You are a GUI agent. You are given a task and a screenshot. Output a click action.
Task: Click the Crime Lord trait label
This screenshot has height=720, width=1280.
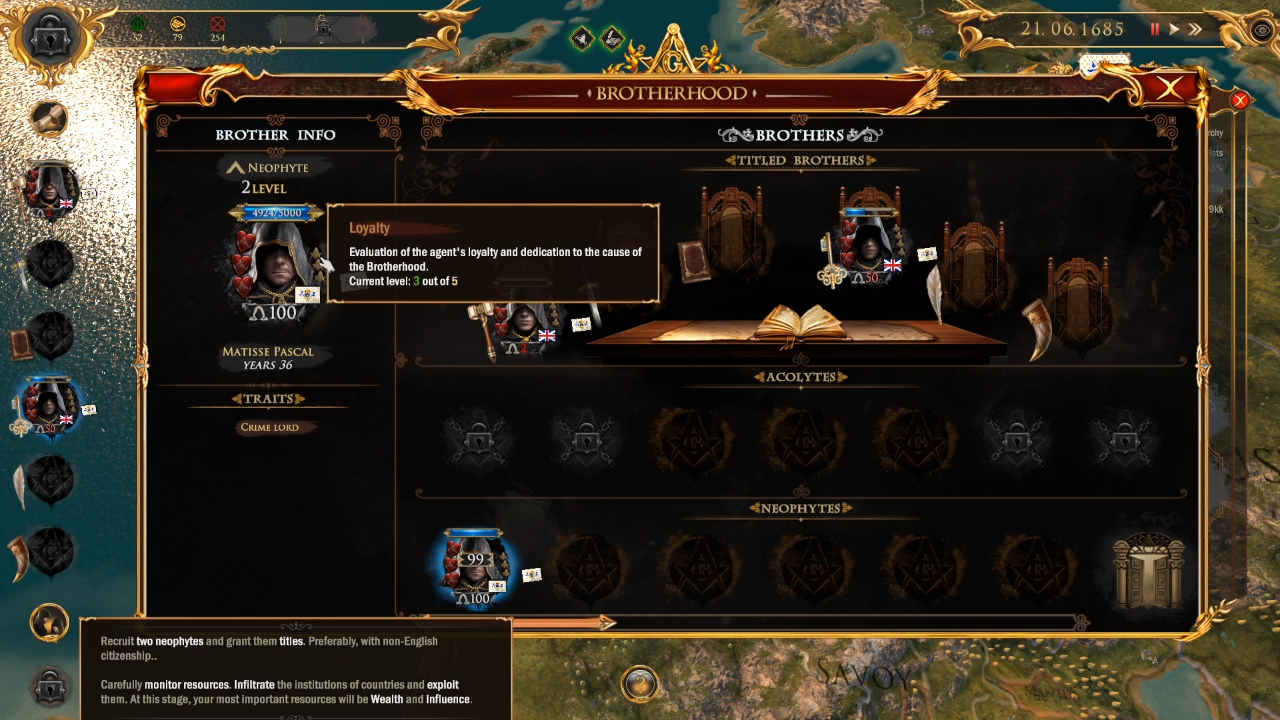click(x=270, y=427)
